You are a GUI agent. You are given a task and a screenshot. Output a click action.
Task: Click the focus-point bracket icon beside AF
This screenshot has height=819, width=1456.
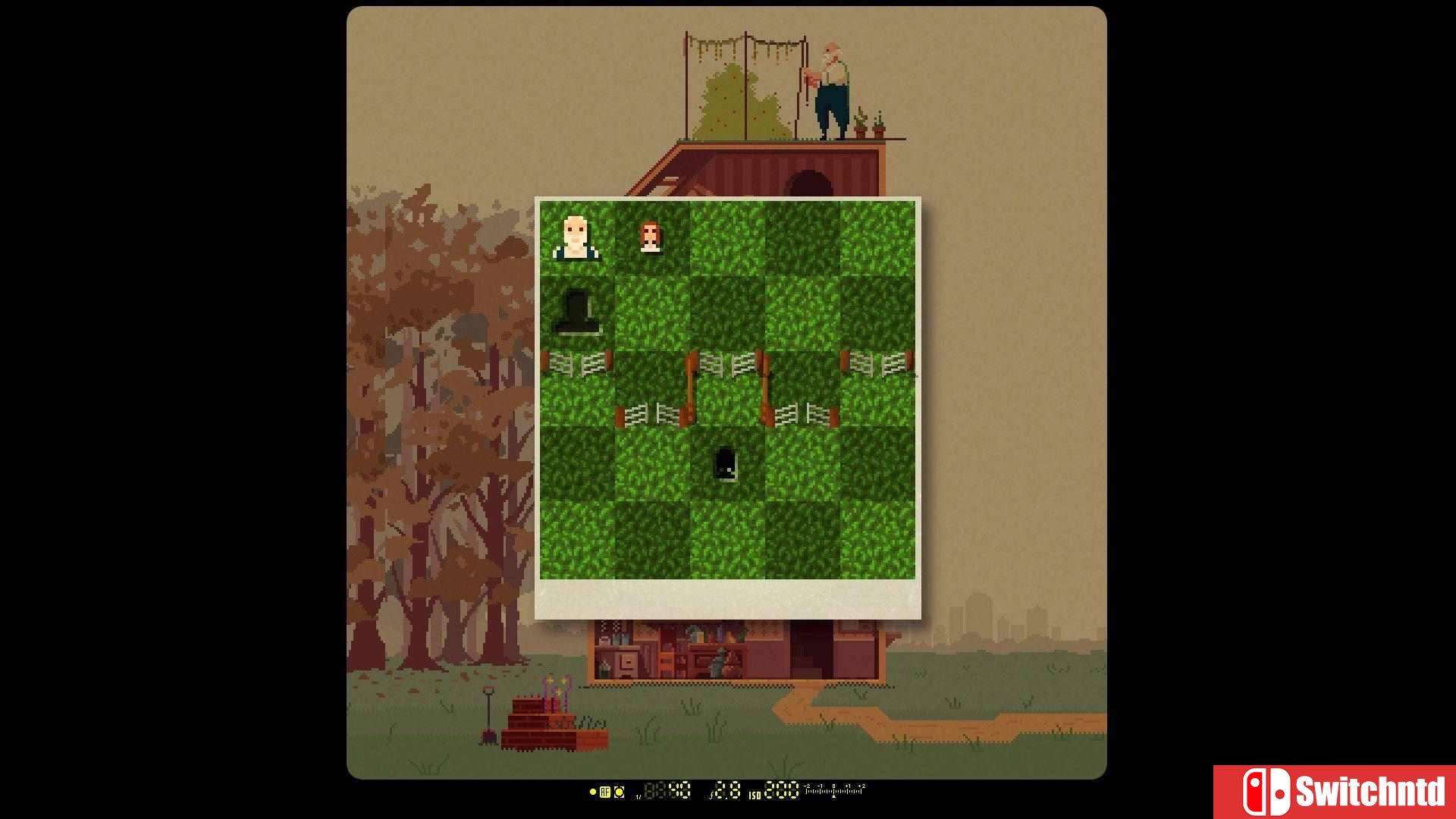pos(620,792)
